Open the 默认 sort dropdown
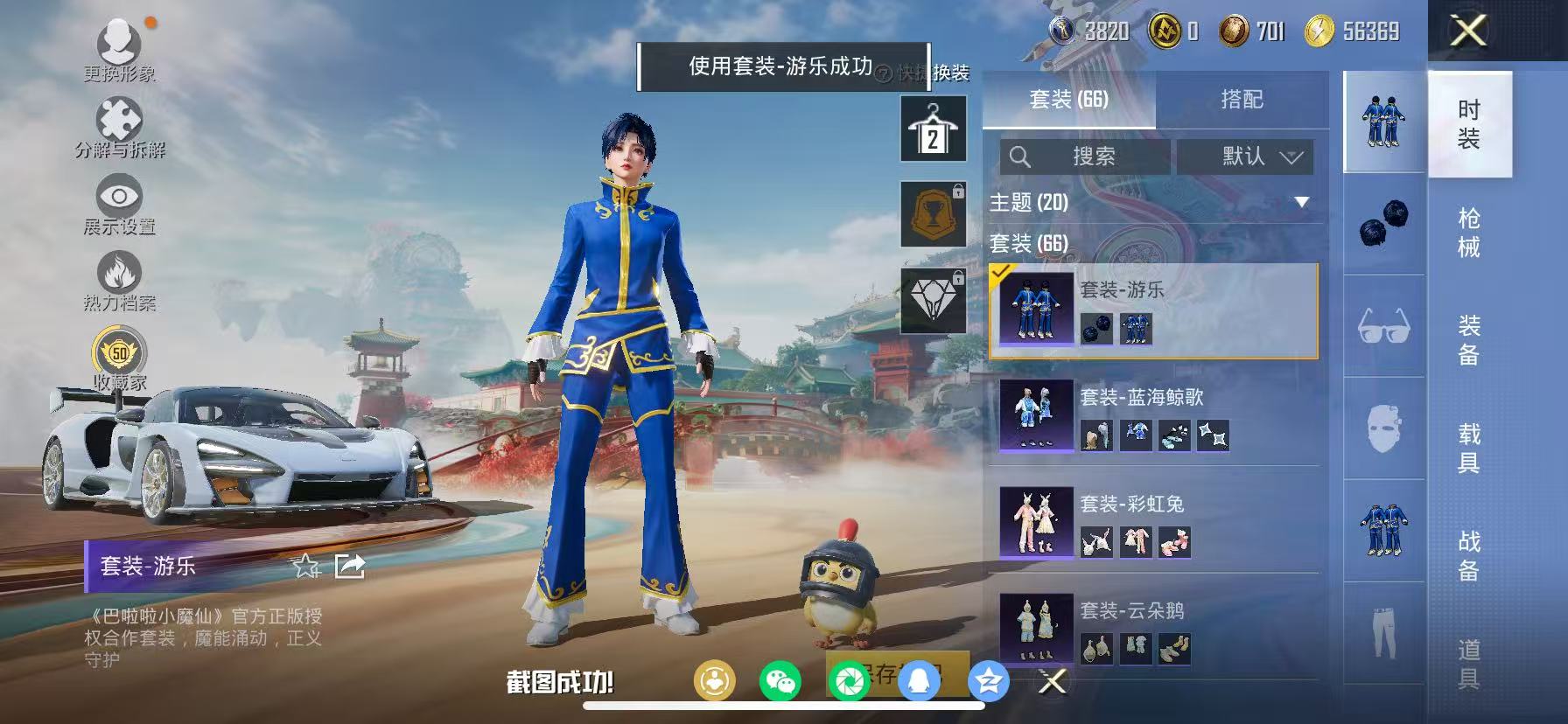The image size is (1568, 724). click(x=1244, y=157)
